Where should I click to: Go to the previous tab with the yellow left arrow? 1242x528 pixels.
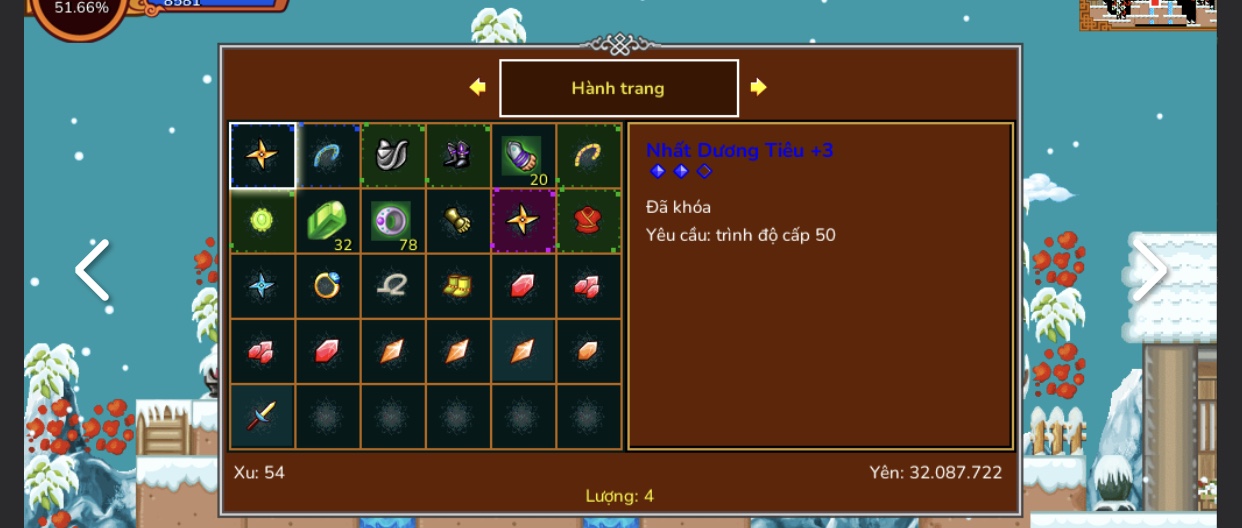(477, 87)
